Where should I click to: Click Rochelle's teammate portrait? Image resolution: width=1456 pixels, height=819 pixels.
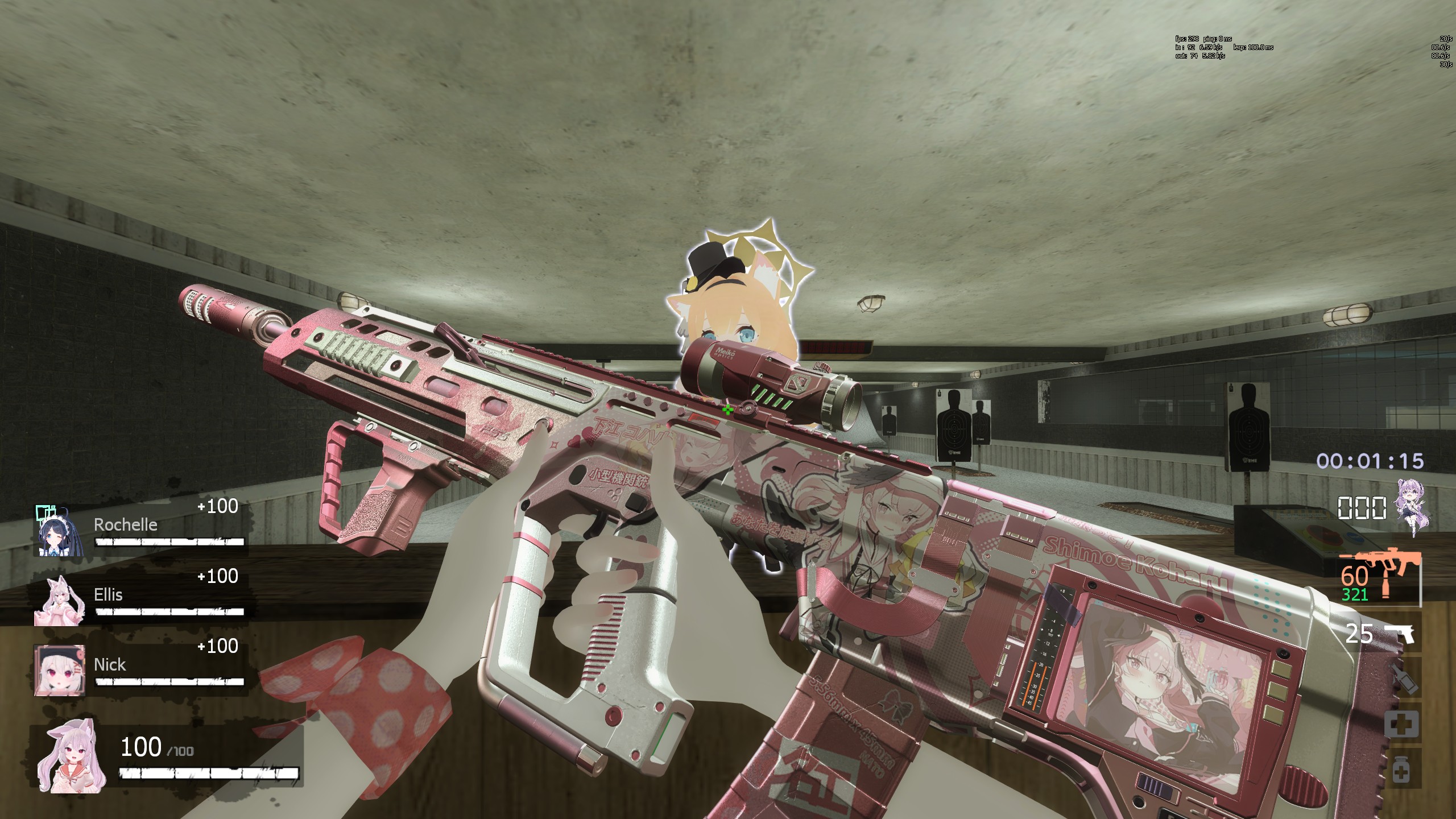coord(60,530)
